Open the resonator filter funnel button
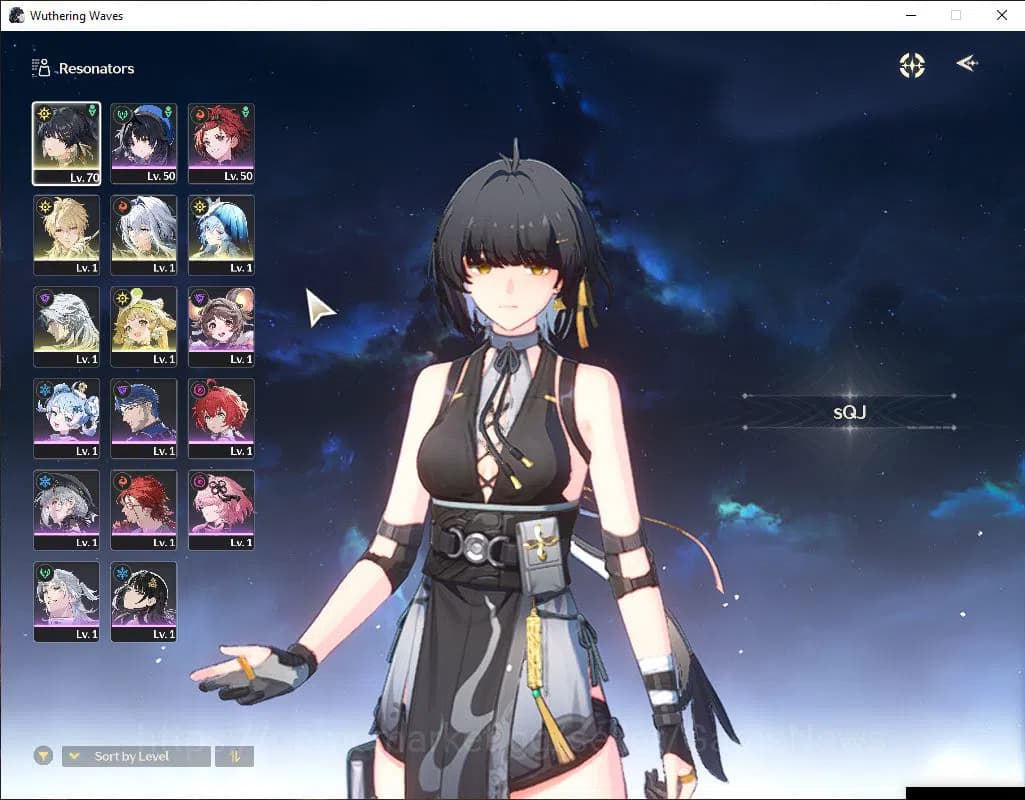This screenshot has height=800, width=1025. point(43,756)
